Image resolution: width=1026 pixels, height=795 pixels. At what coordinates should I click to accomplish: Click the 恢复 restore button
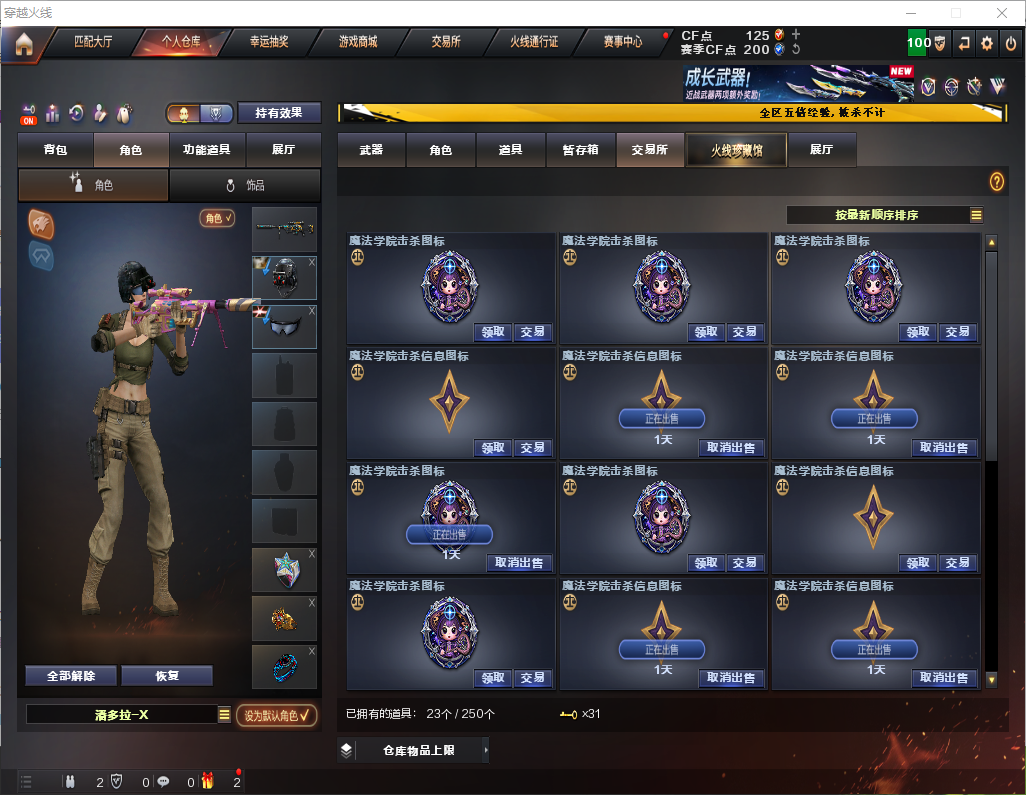(167, 676)
